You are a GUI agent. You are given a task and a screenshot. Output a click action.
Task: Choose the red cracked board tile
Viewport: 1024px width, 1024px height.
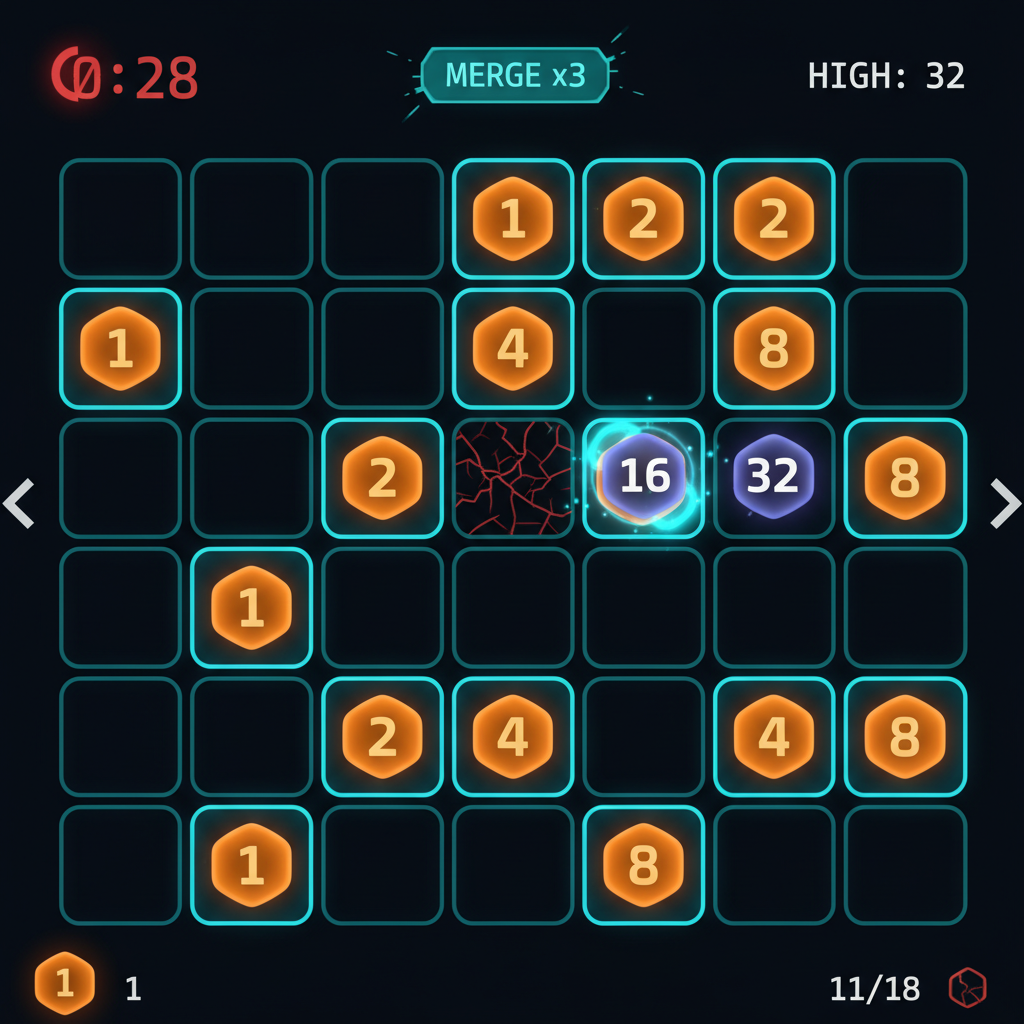click(x=512, y=477)
